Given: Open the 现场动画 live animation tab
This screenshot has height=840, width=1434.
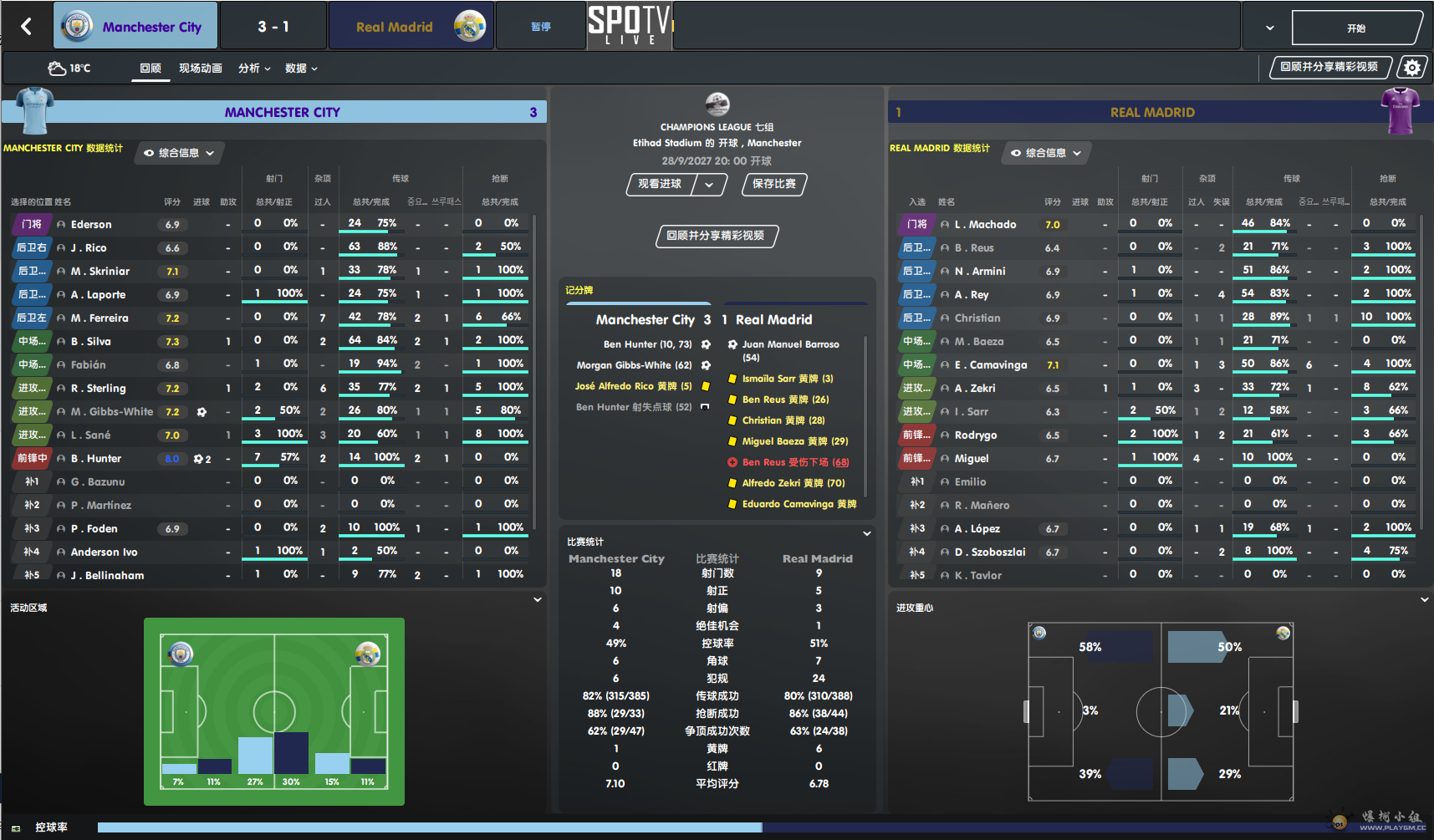Looking at the screenshot, I should [200, 69].
